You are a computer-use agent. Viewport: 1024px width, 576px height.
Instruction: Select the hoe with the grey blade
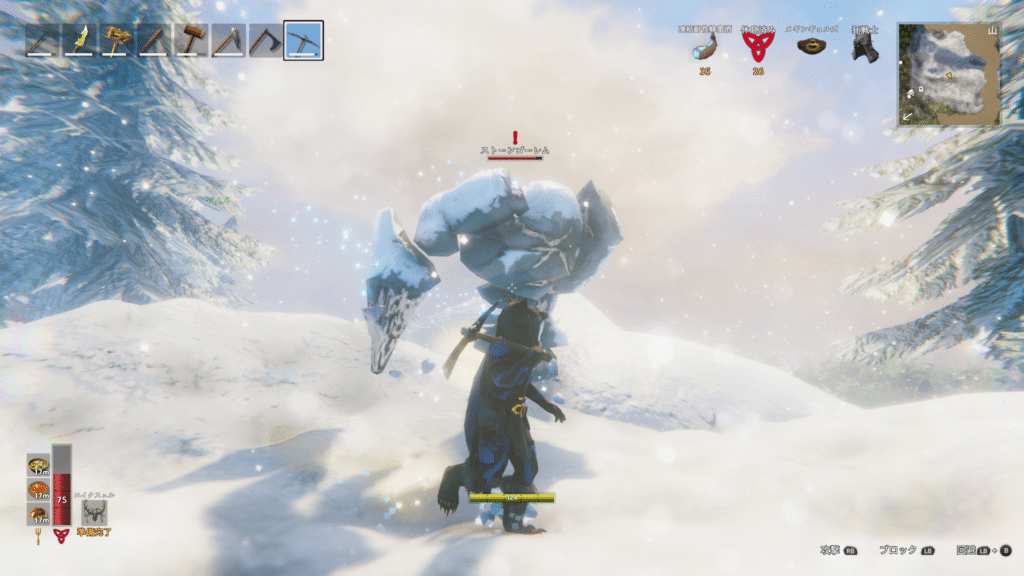(x=228, y=40)
